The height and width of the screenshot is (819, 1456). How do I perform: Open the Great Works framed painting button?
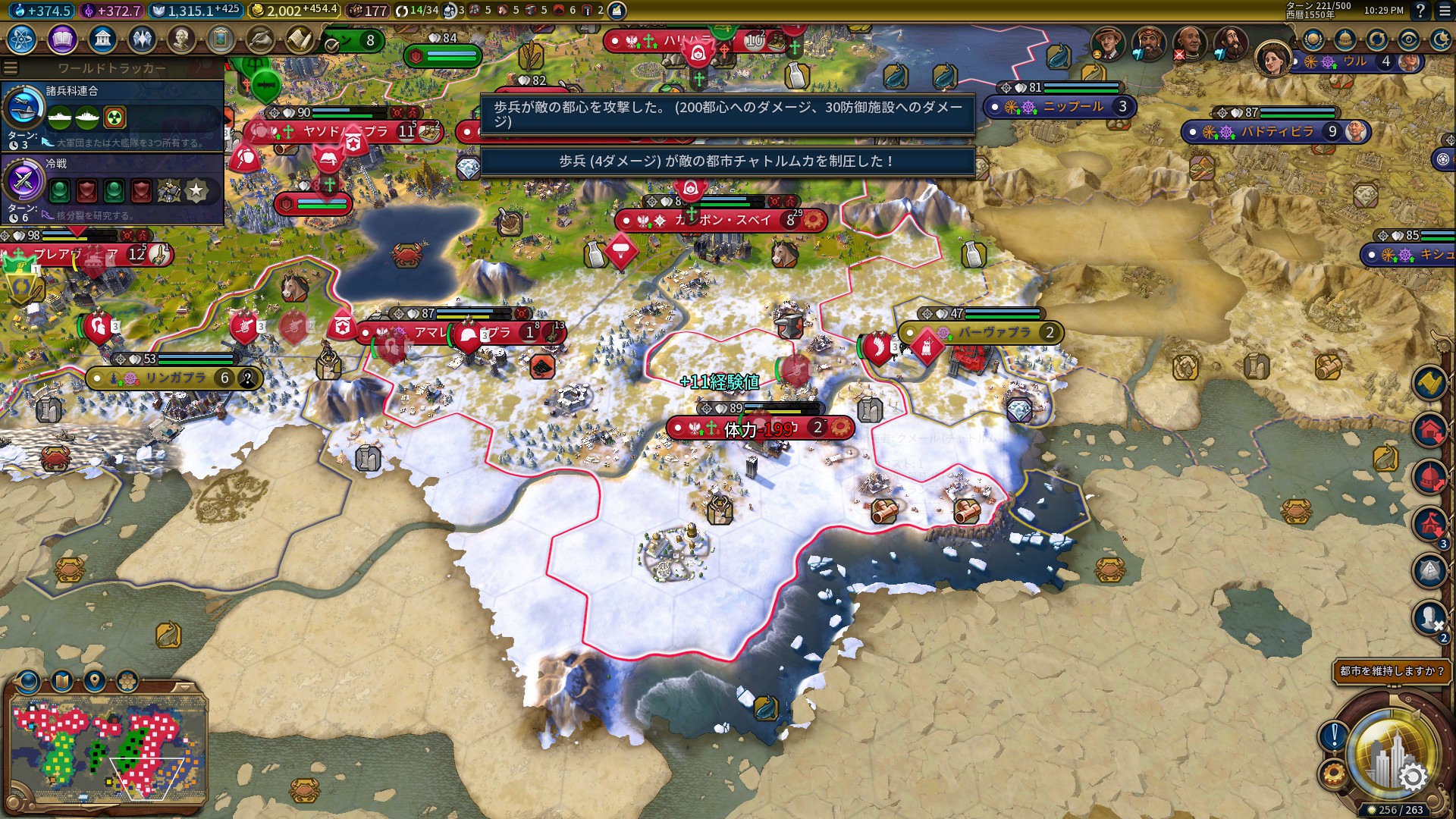point(221,39)
